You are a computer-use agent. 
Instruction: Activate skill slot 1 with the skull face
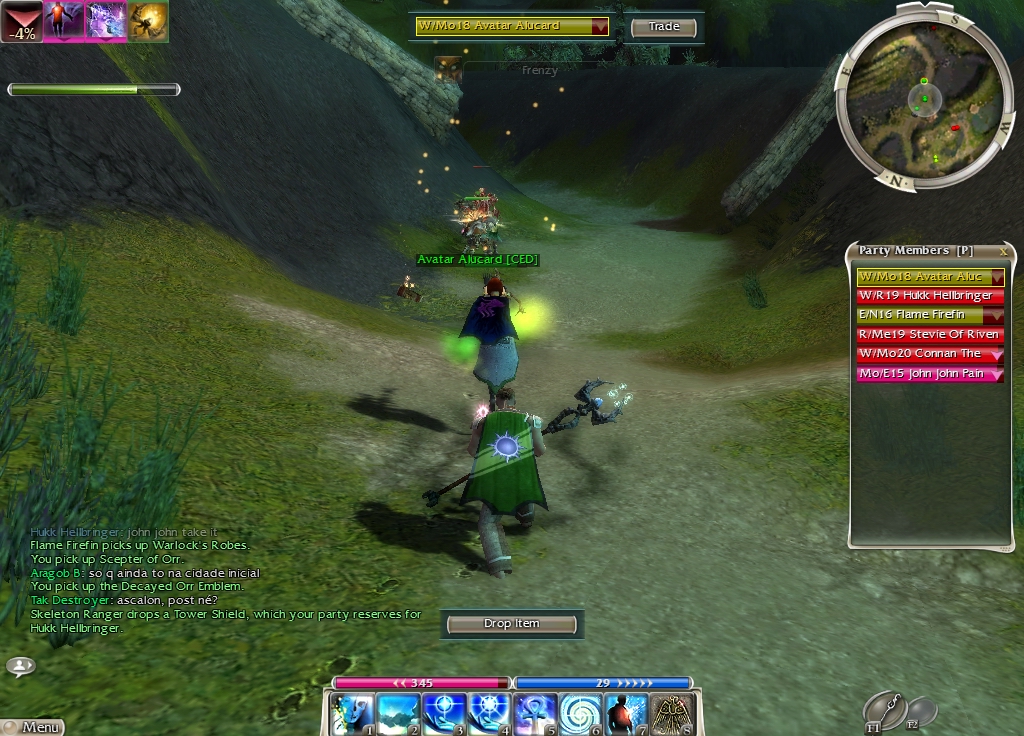point(353,714)
